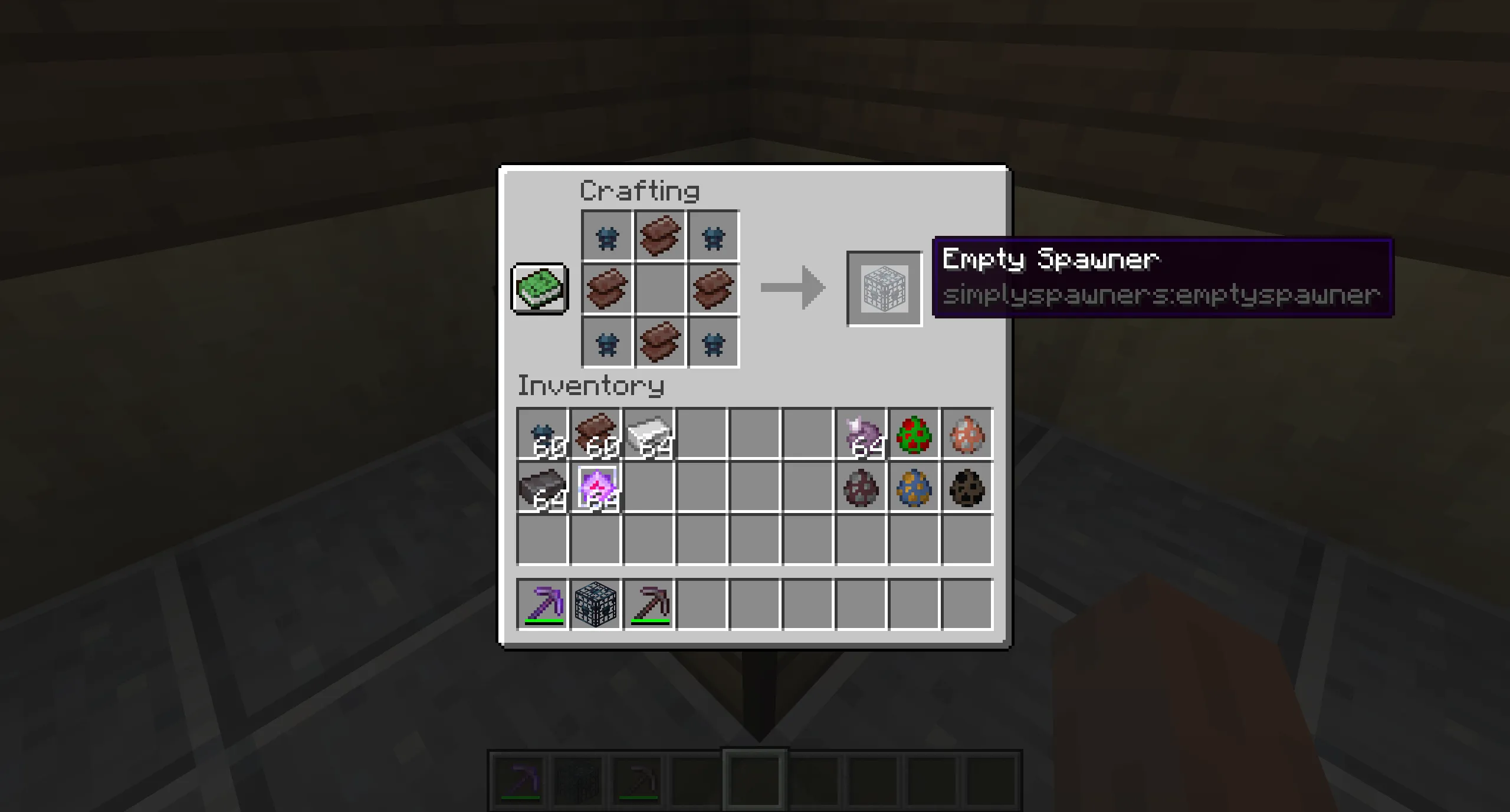Select the pink pig spawn egg
This screenshot has width=1510, height=812.
967,435
